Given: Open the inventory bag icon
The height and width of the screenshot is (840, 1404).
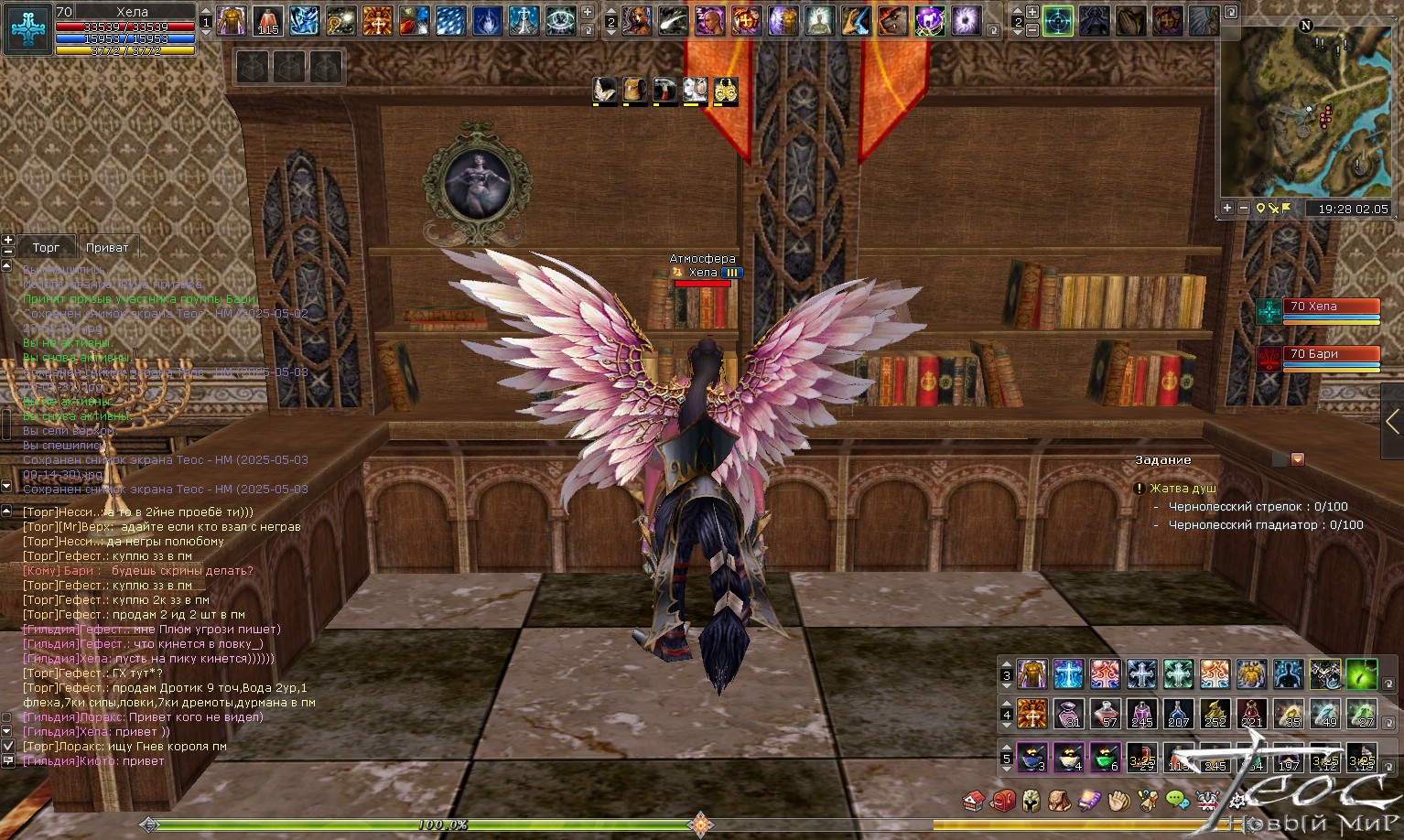Looking at the screenshot, I should point(1060,802).
